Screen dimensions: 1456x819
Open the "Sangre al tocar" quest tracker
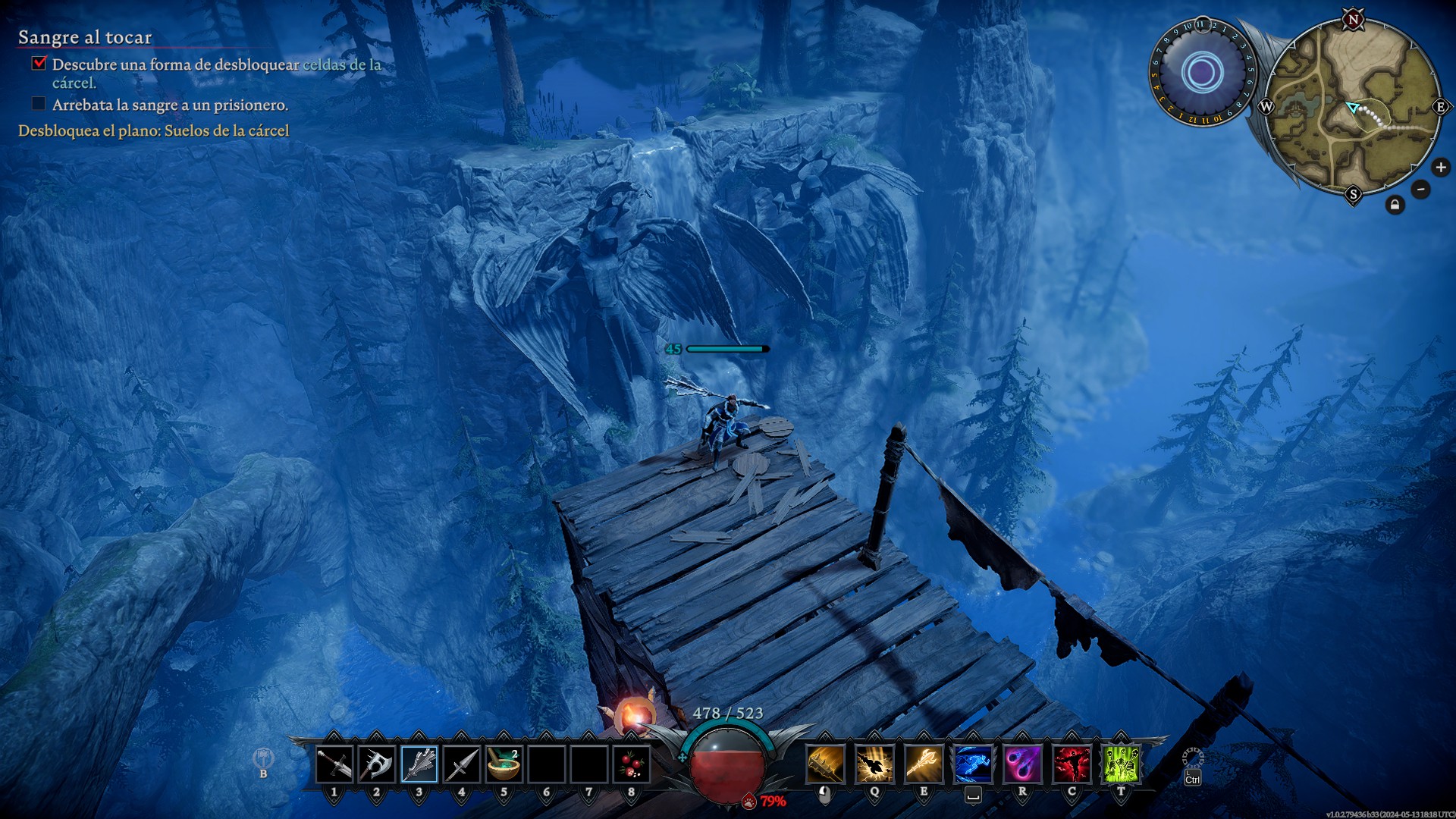pos(85,37)
